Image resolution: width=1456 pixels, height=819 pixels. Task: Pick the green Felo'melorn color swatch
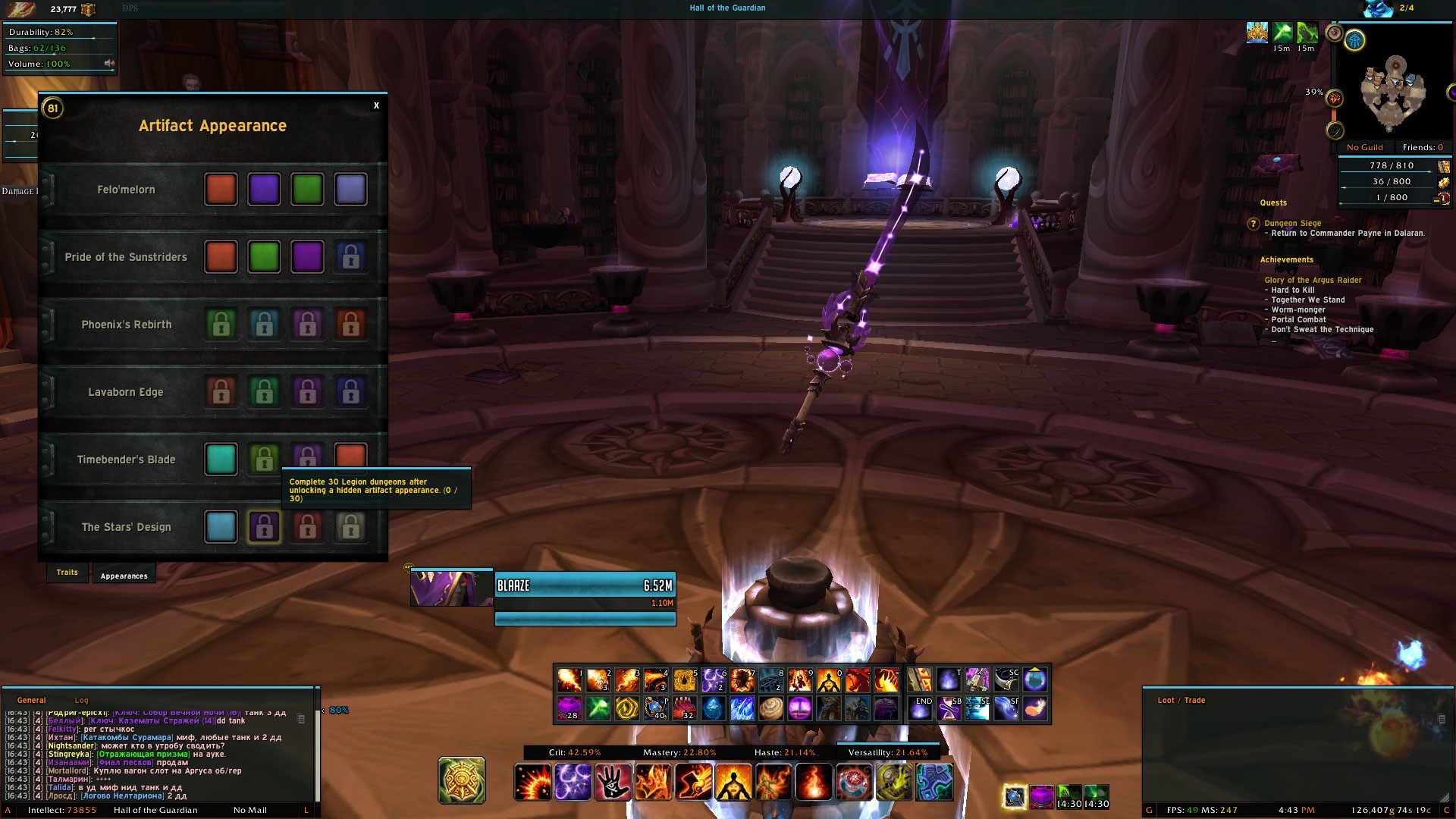pyautogui.click(x=307, y=190)
